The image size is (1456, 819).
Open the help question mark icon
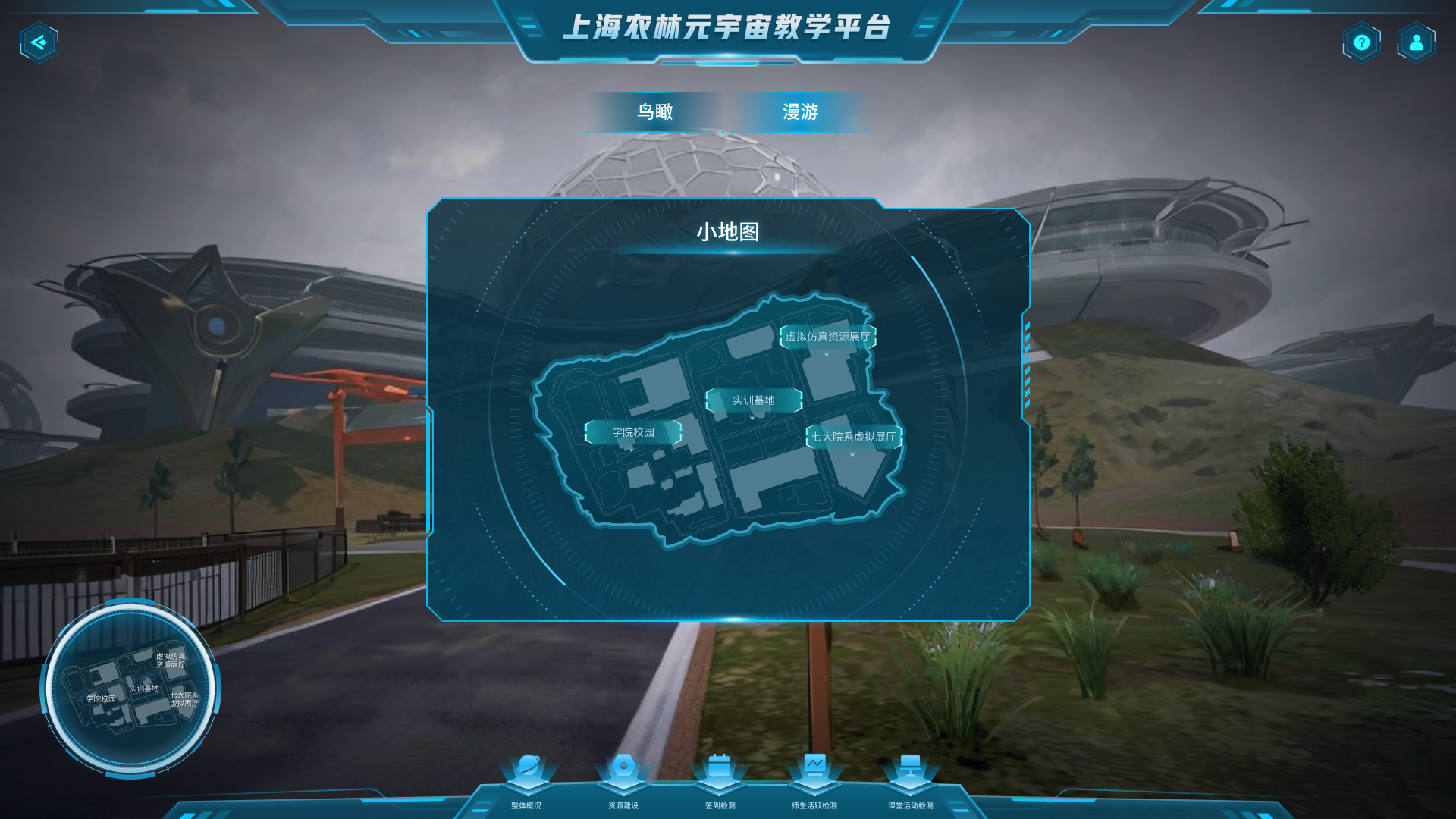coord(1361,42)
